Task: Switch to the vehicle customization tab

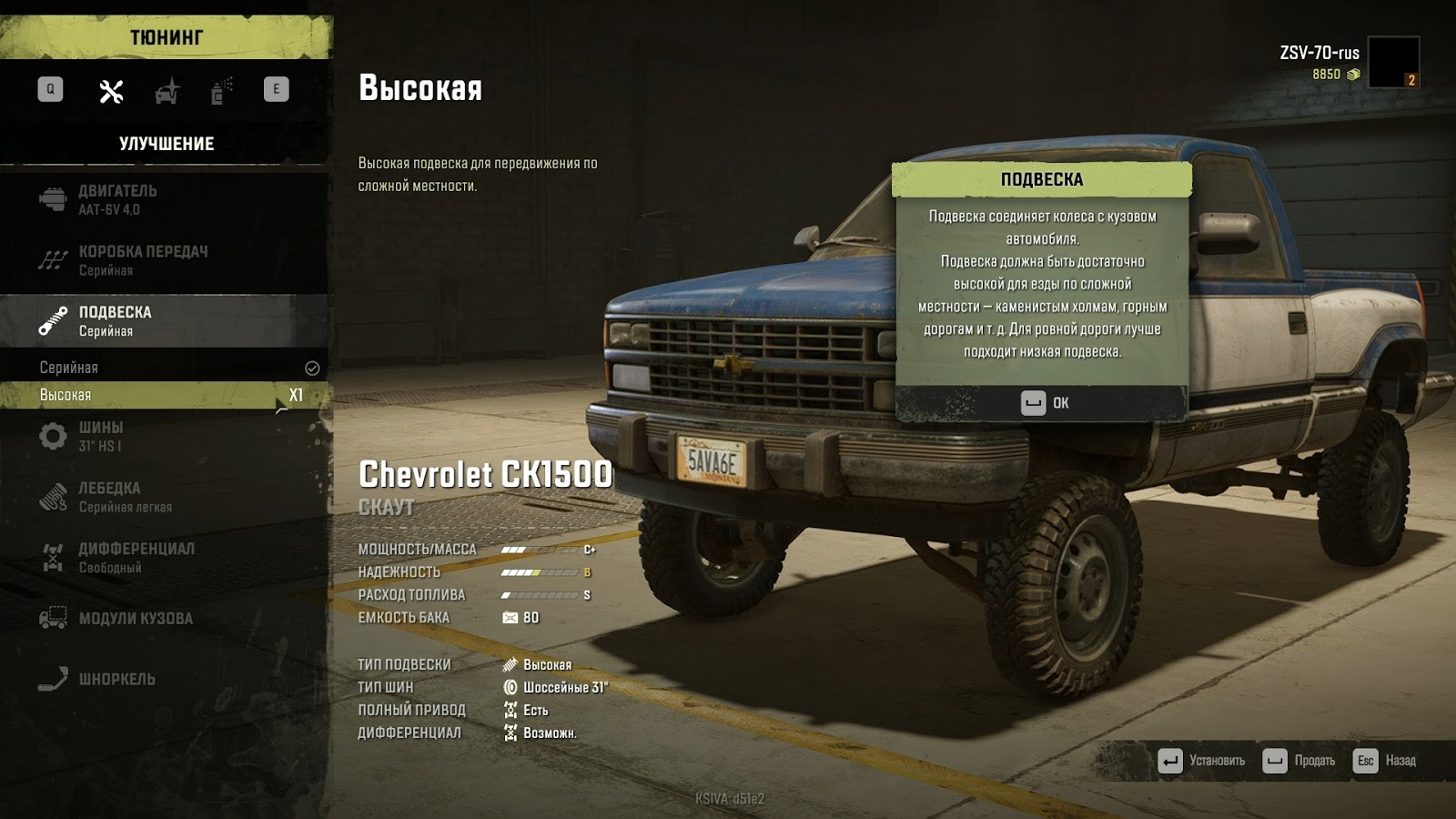Action: [x=167, y=91]
